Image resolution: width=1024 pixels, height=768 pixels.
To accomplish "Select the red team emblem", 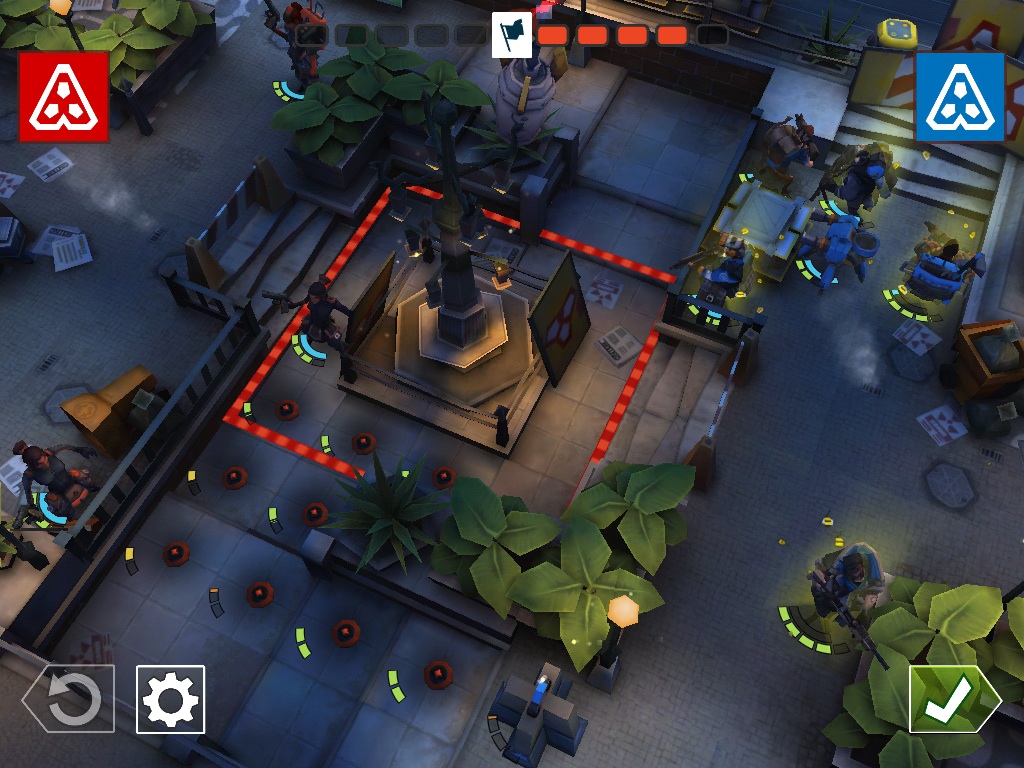I will (63, 97).
